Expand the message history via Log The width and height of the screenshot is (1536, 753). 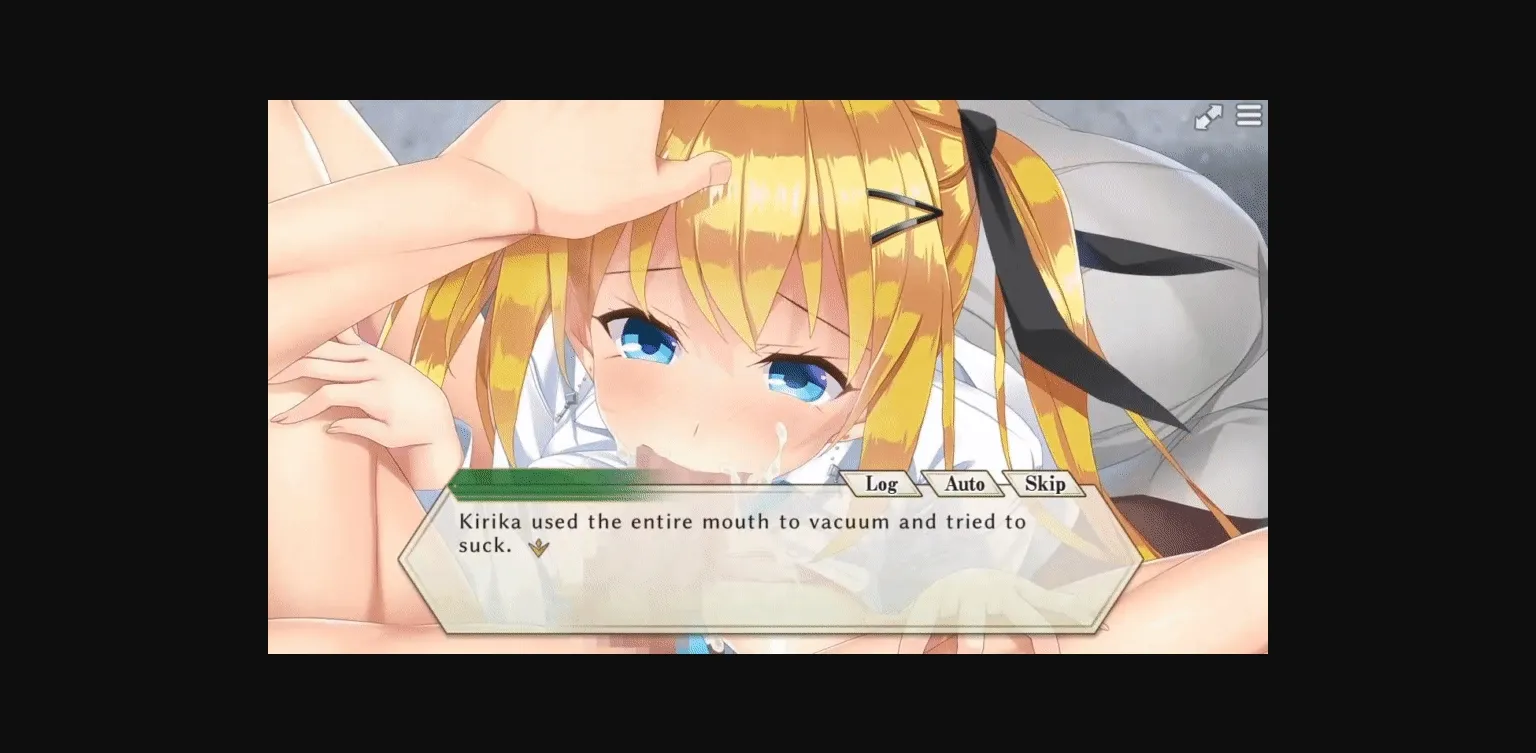(x=881, y=484)
